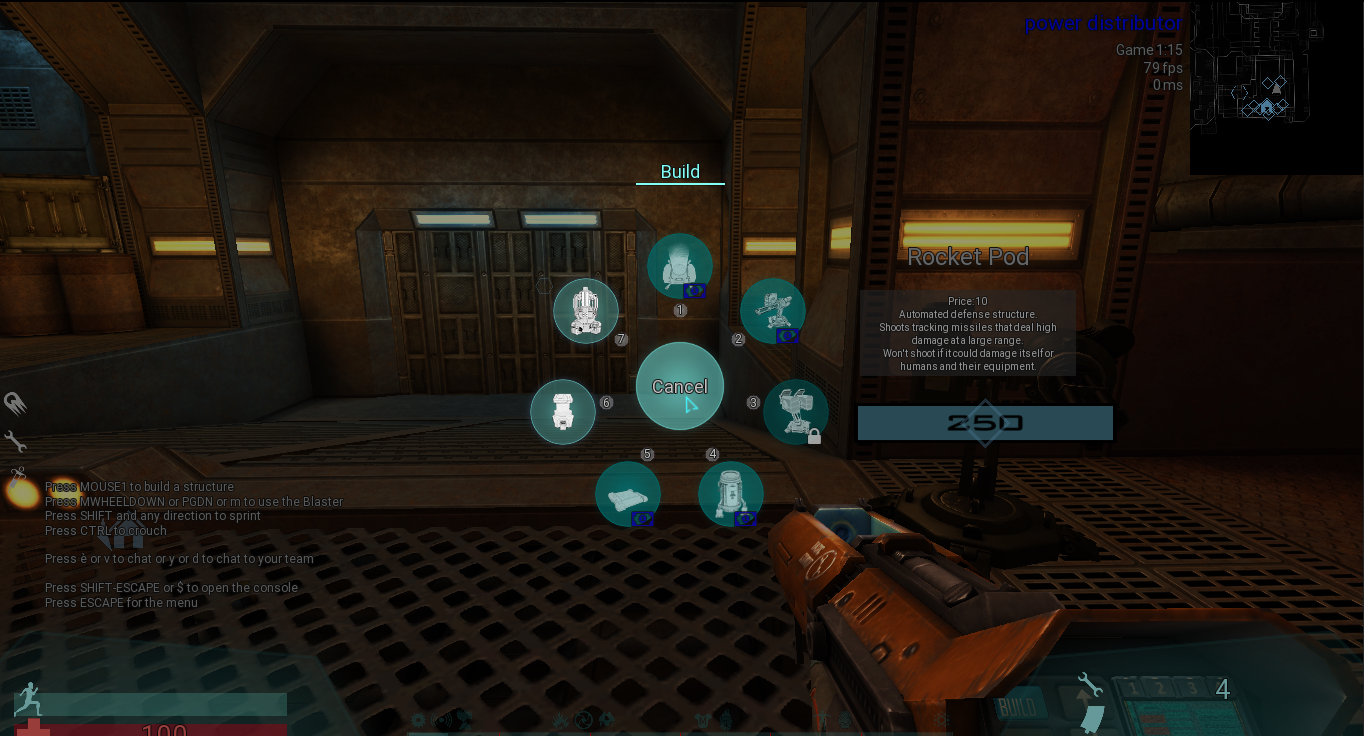The image size is (1364, 736).
Task: Switch to the Build tab at the top
Action: coord(680,171)
